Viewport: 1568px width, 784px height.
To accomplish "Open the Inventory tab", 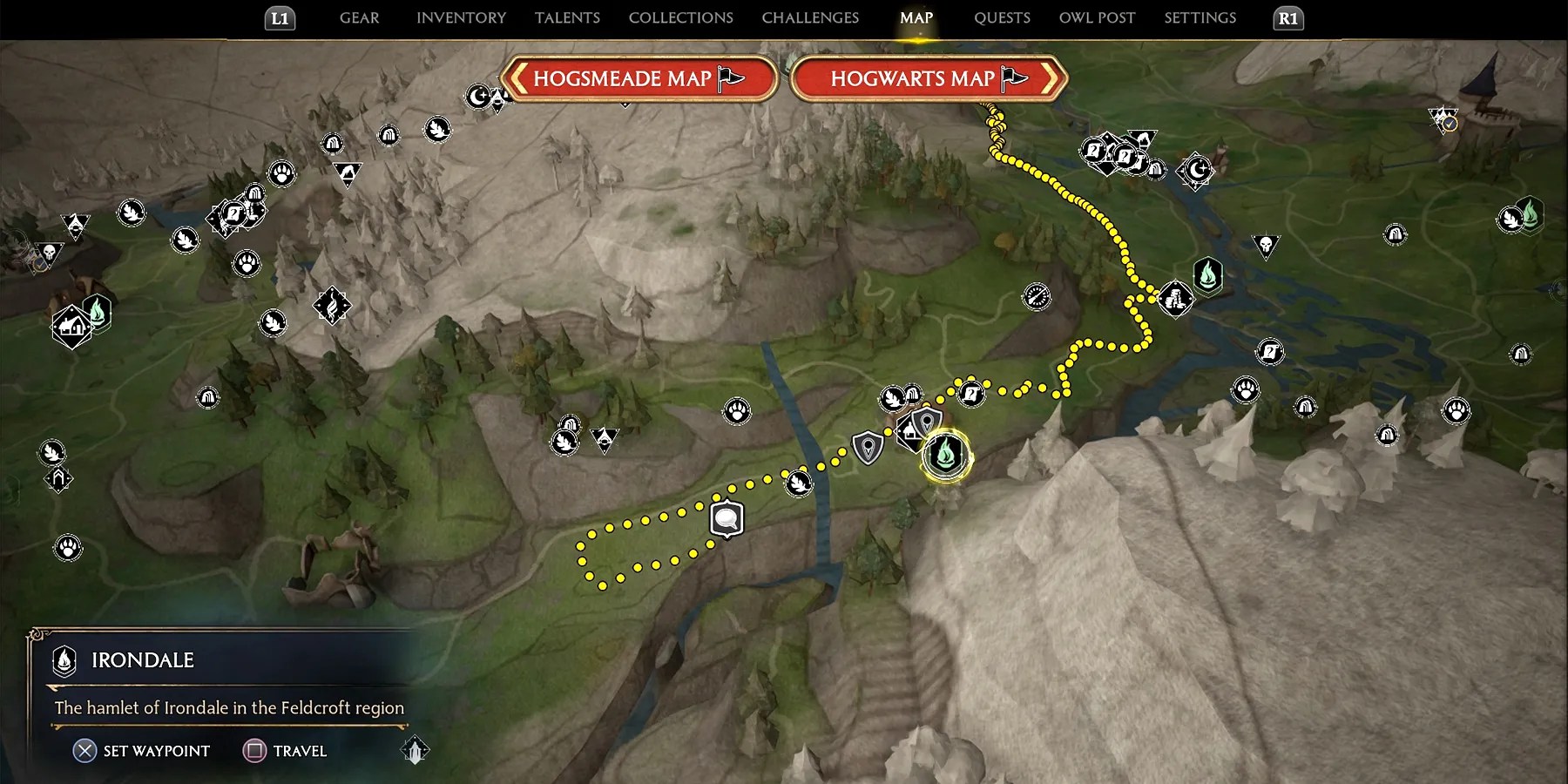I will click(x=461, y=17).
